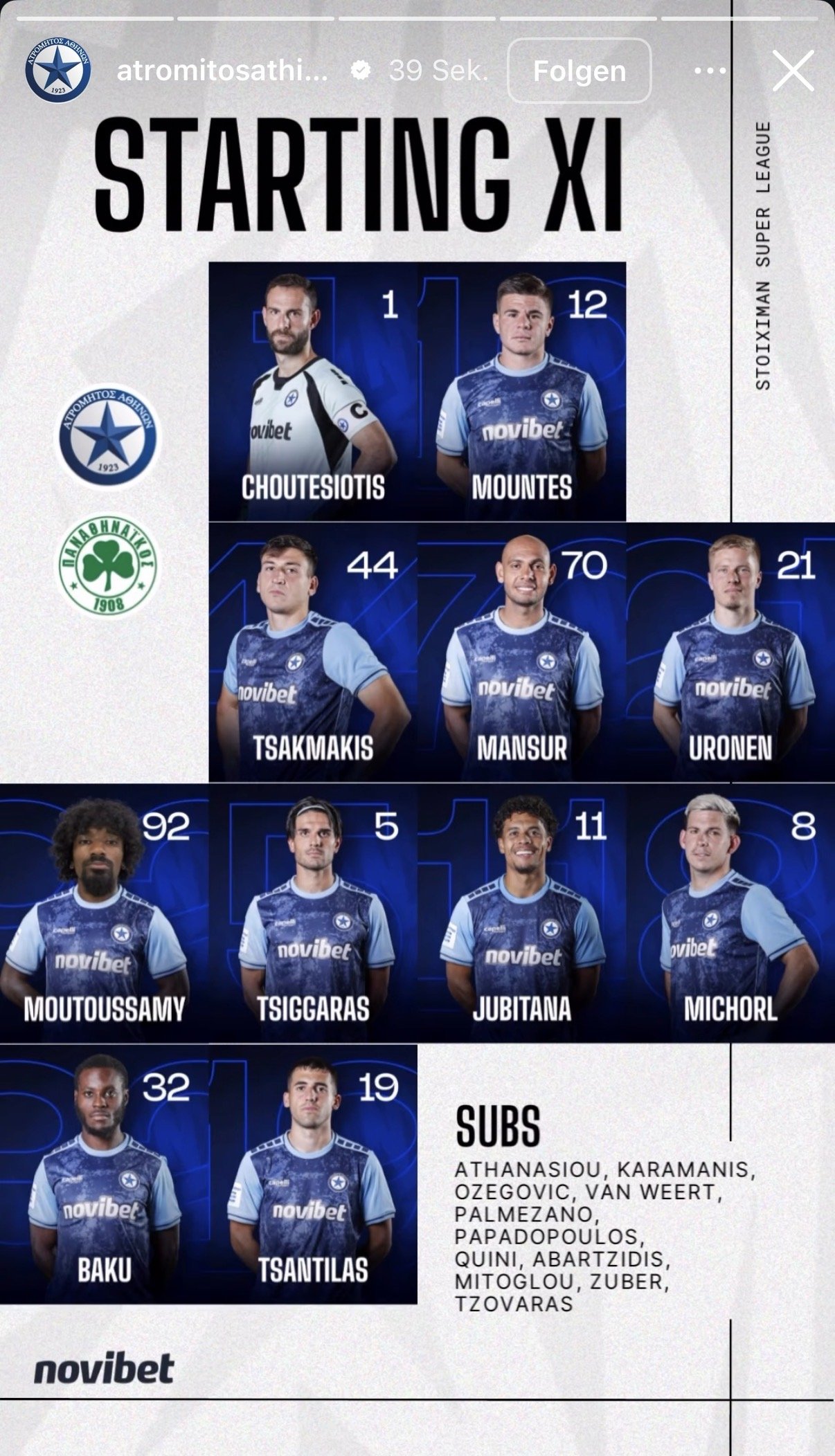The width and height of the screenshot is (835, 1456).
Task: Open the three-dot more options menu
Action: (x=710, y=71)
